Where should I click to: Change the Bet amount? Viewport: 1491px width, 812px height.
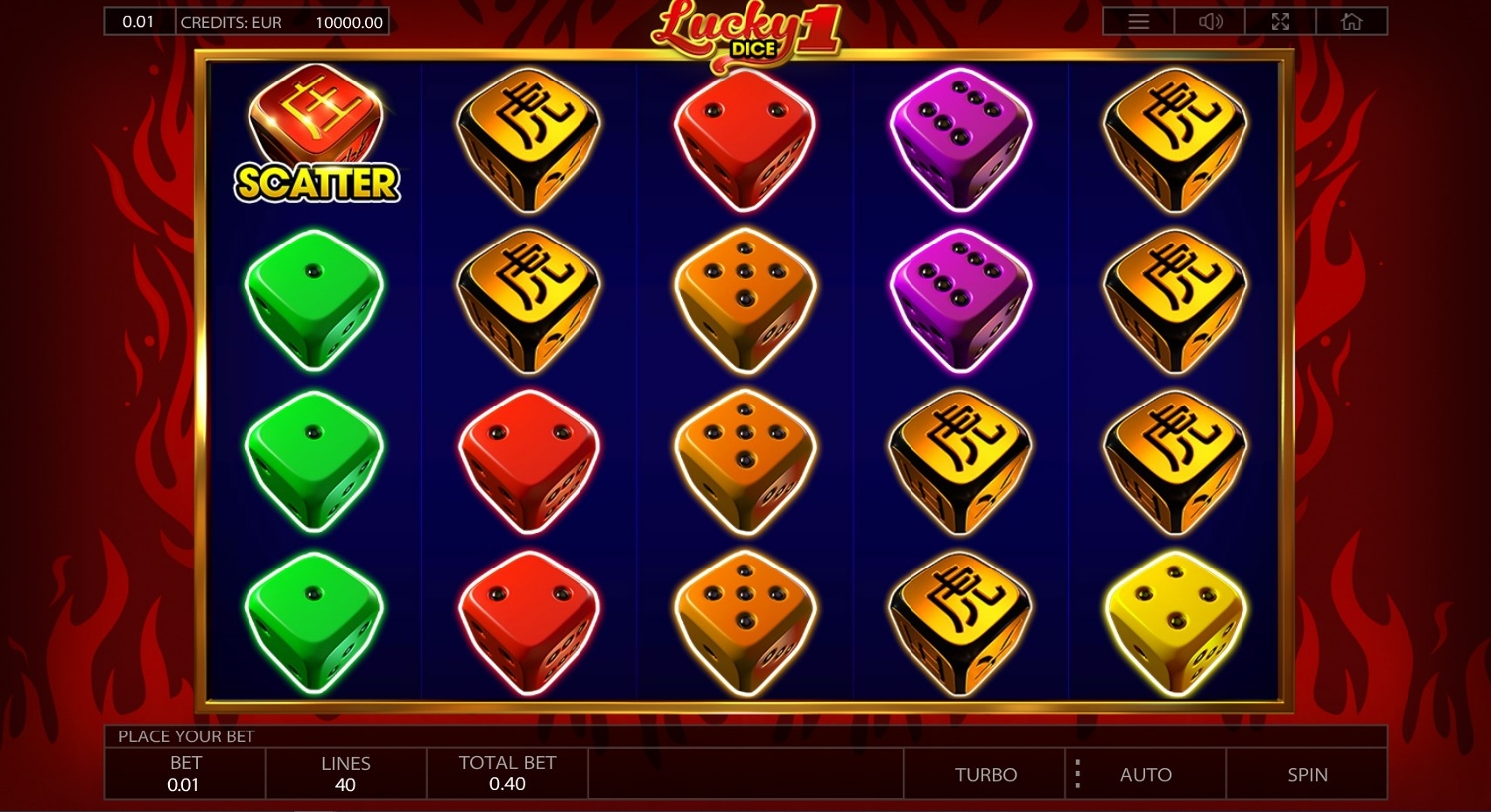click(185, 774)
